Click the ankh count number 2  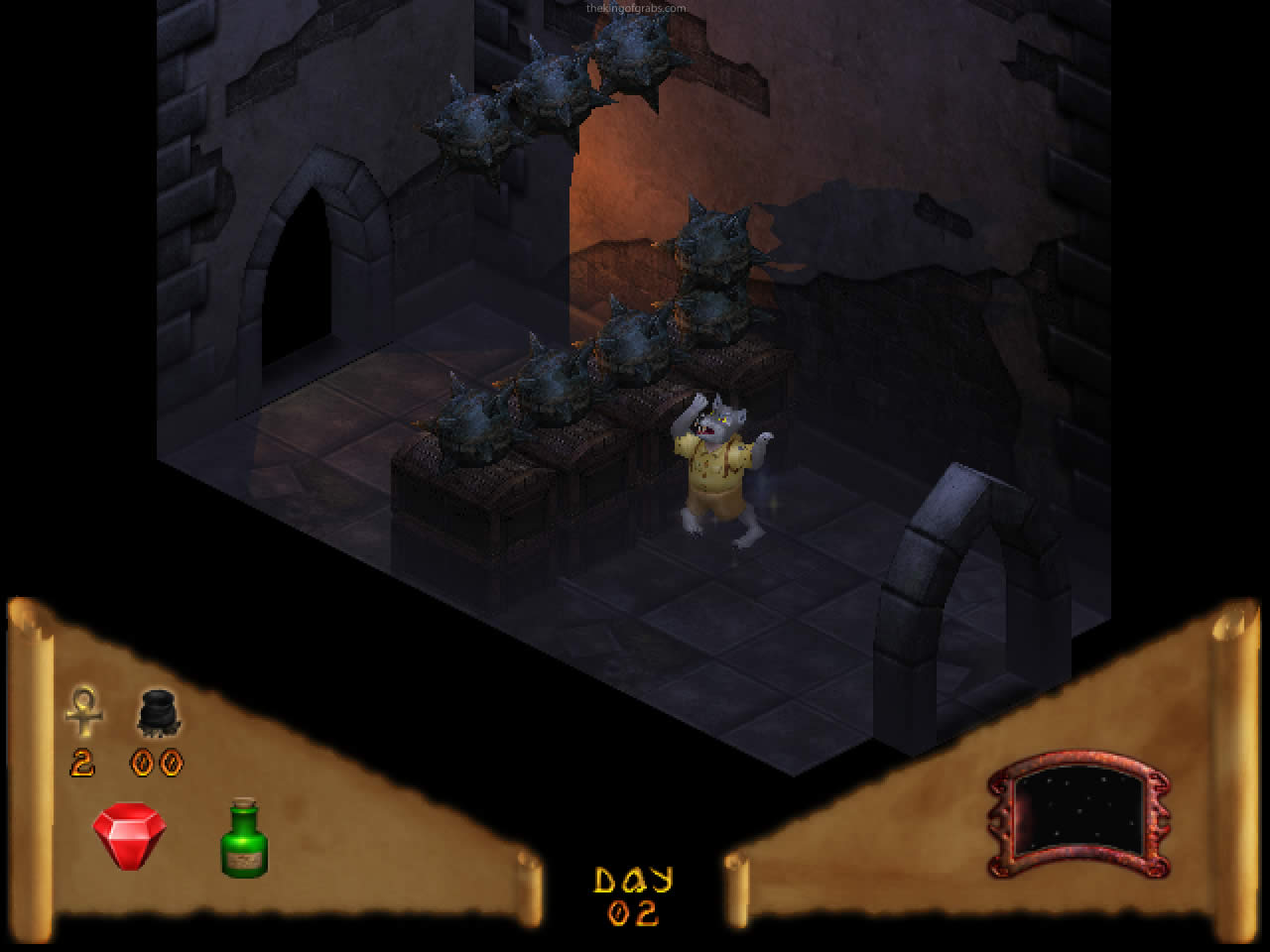click(82, 764)
